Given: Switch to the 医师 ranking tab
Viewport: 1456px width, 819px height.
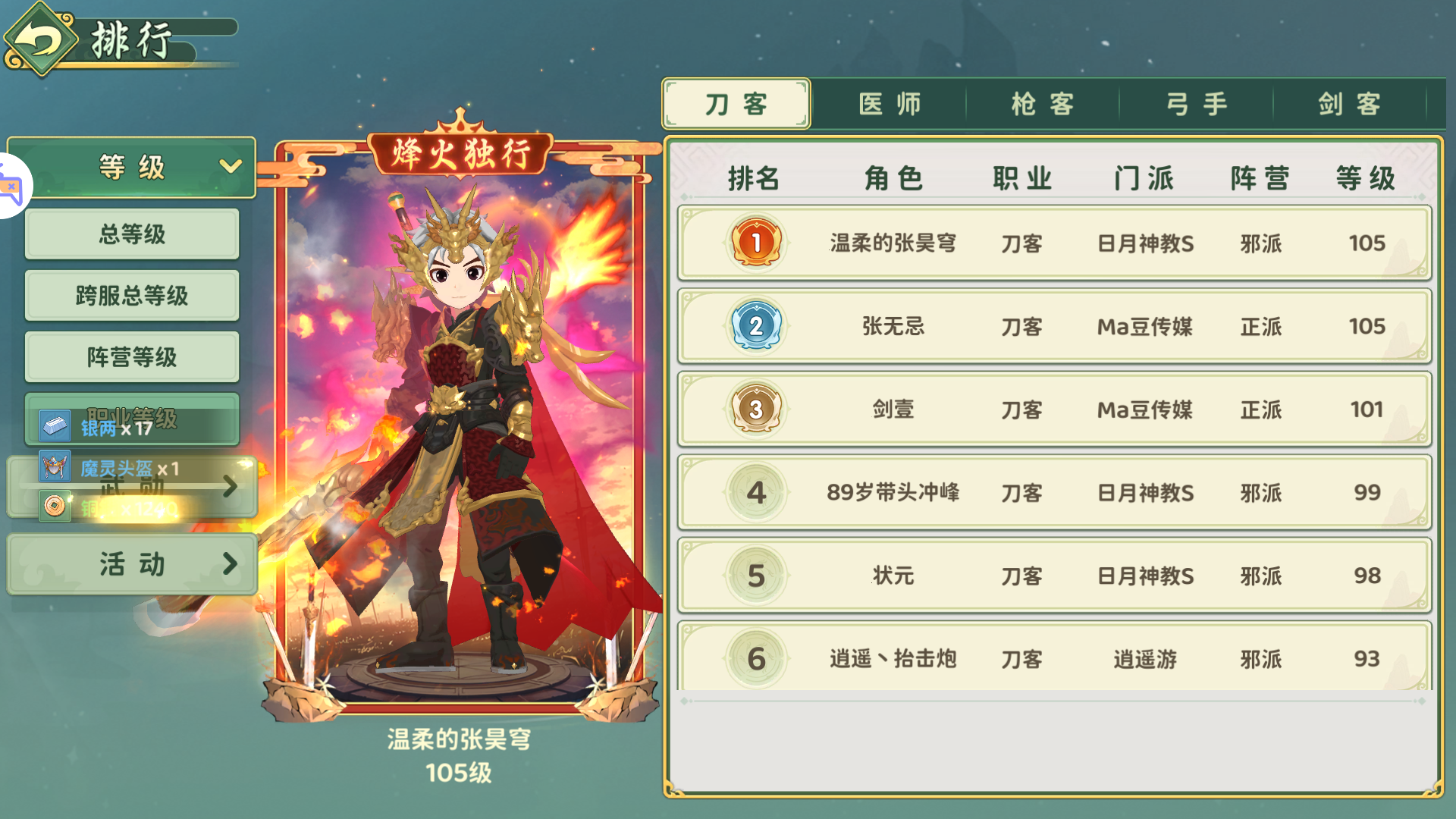Looking at the screenshot, I should tap(890, 104).
